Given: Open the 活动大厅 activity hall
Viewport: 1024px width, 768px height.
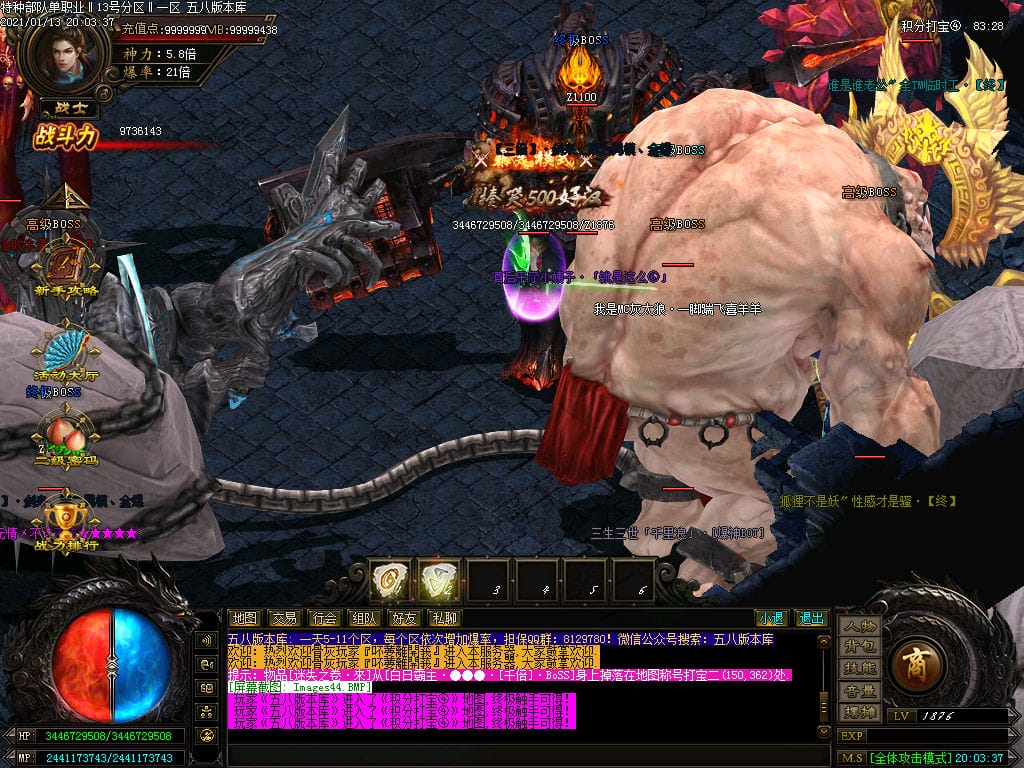Looking at the screenshot, I should click(65, 353).
